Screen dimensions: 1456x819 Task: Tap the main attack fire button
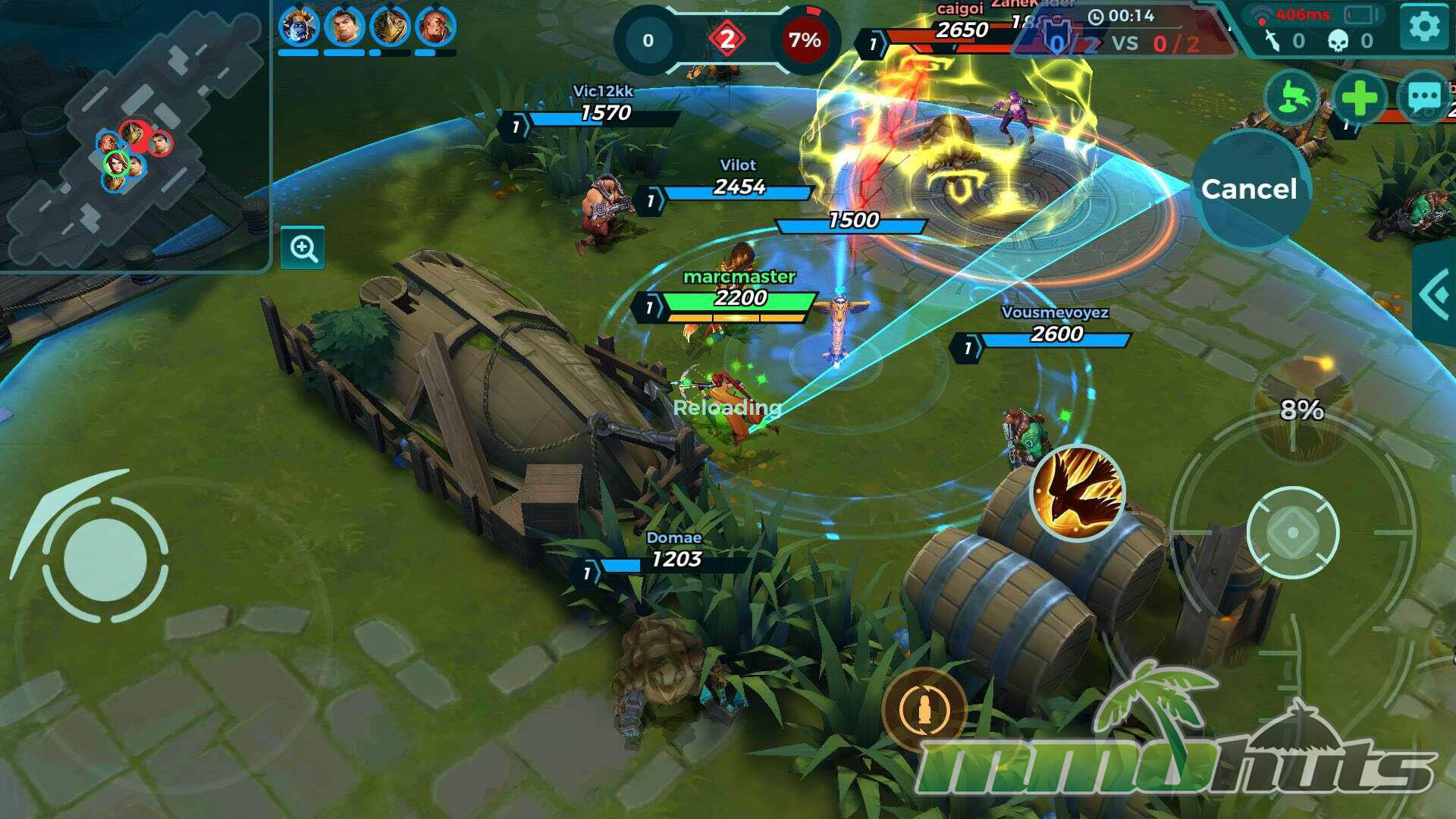(1293, 532)
